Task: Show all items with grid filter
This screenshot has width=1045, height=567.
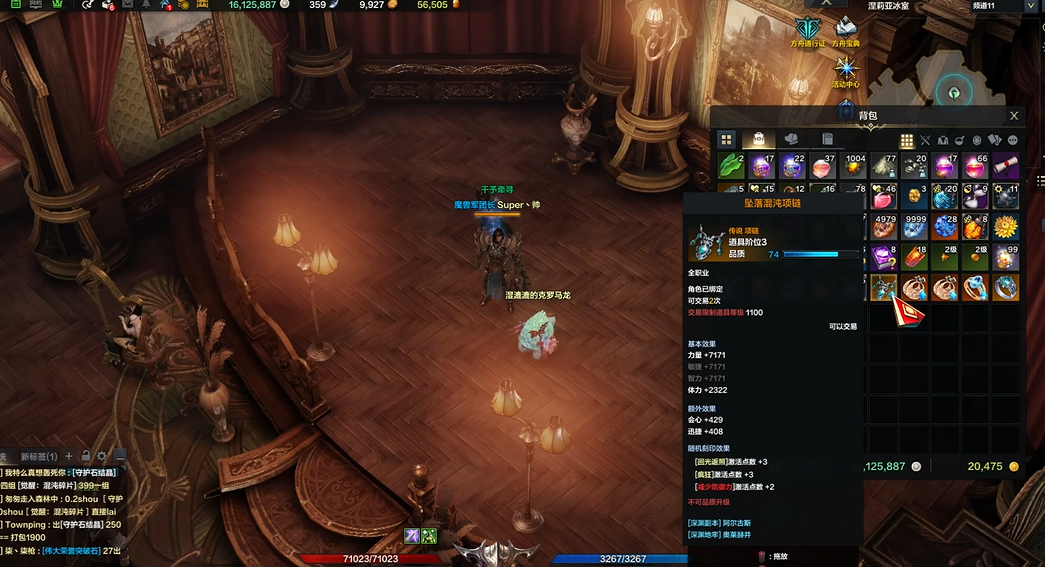Action: coord(907,141)
